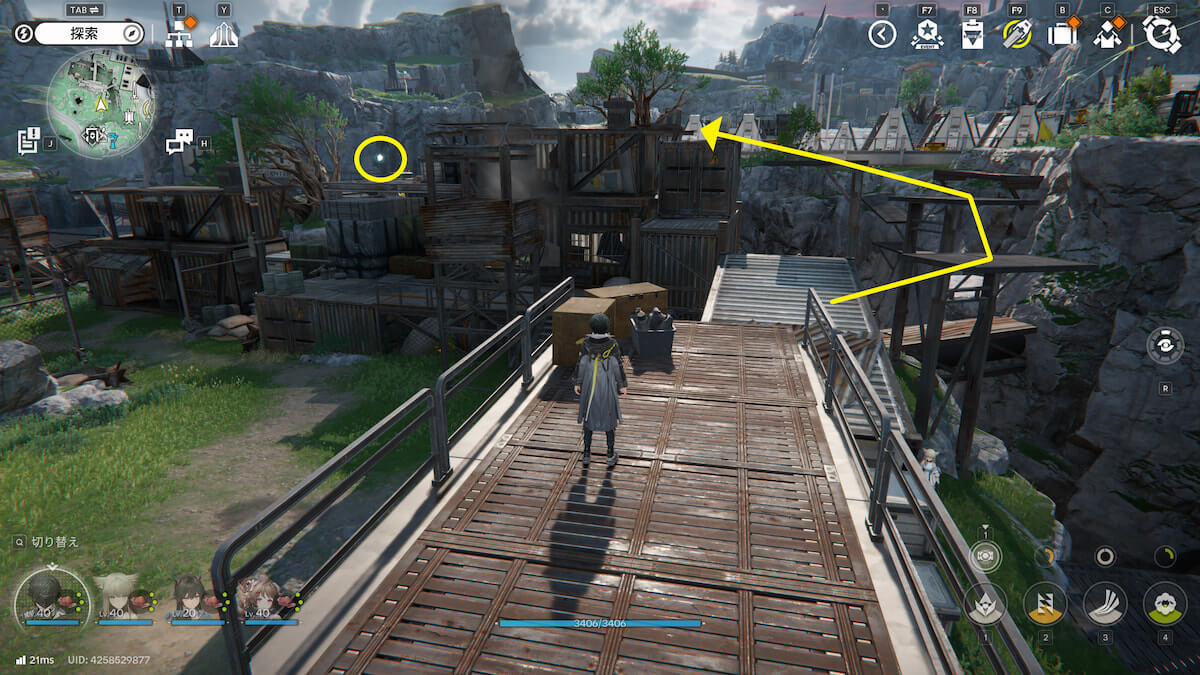Activate the first combat skill icon
Image resolution: width=1200 pixels, height=675 pixels.
tap(985, 603)
